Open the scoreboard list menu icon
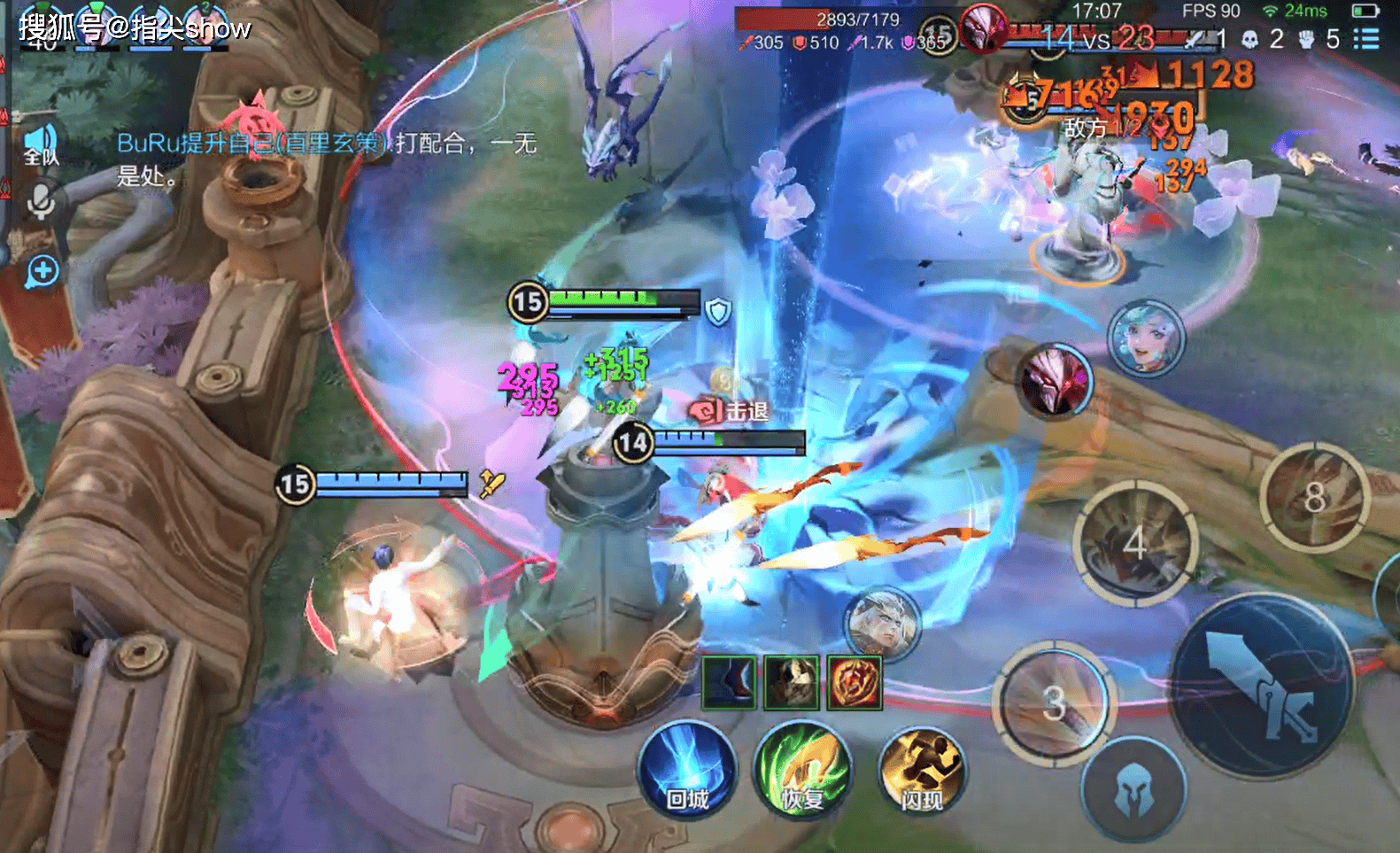 1366,39
